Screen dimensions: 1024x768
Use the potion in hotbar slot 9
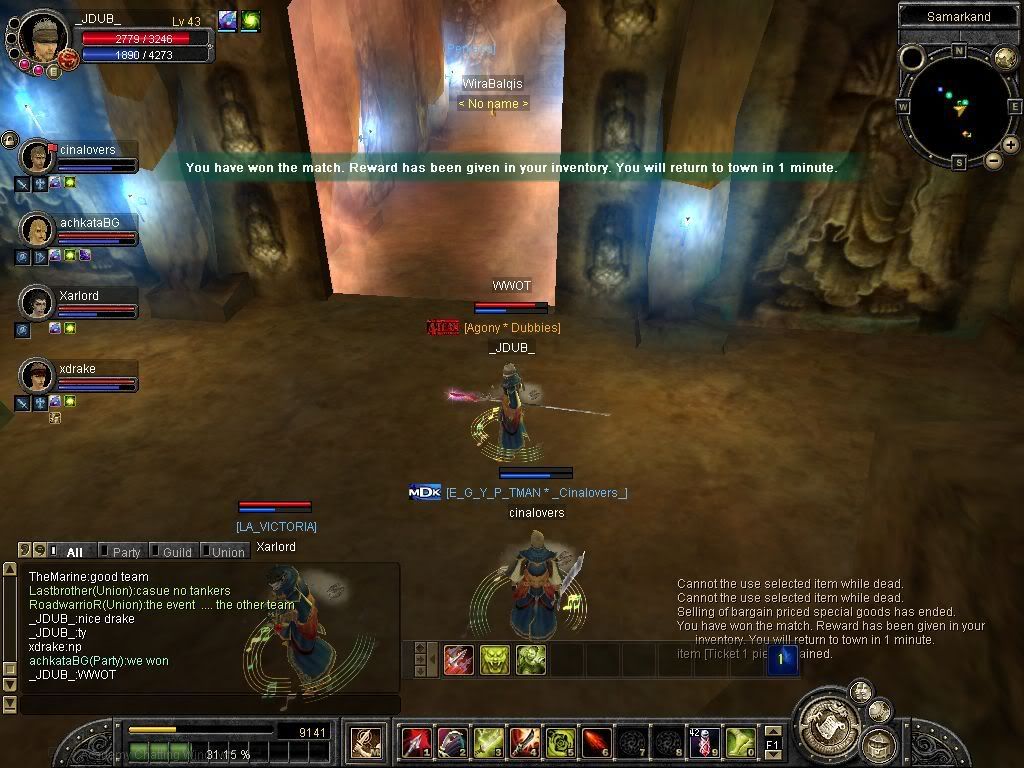point(703,742)
